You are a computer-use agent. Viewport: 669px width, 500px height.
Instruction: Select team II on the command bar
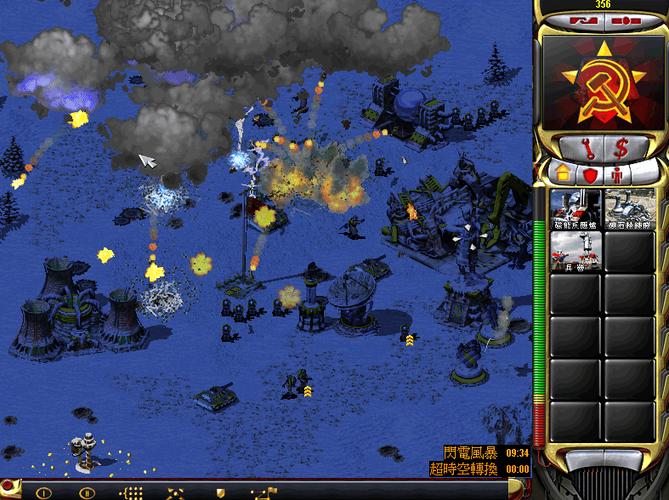[x=87, y=492]
